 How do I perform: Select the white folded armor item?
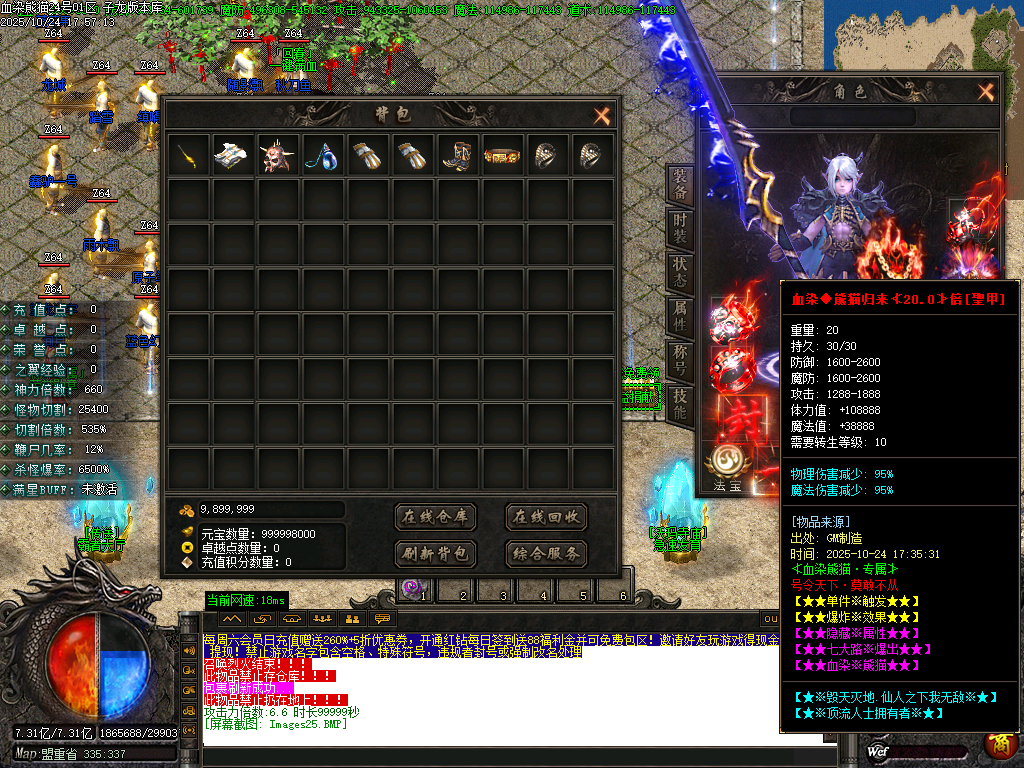point(233,155)
